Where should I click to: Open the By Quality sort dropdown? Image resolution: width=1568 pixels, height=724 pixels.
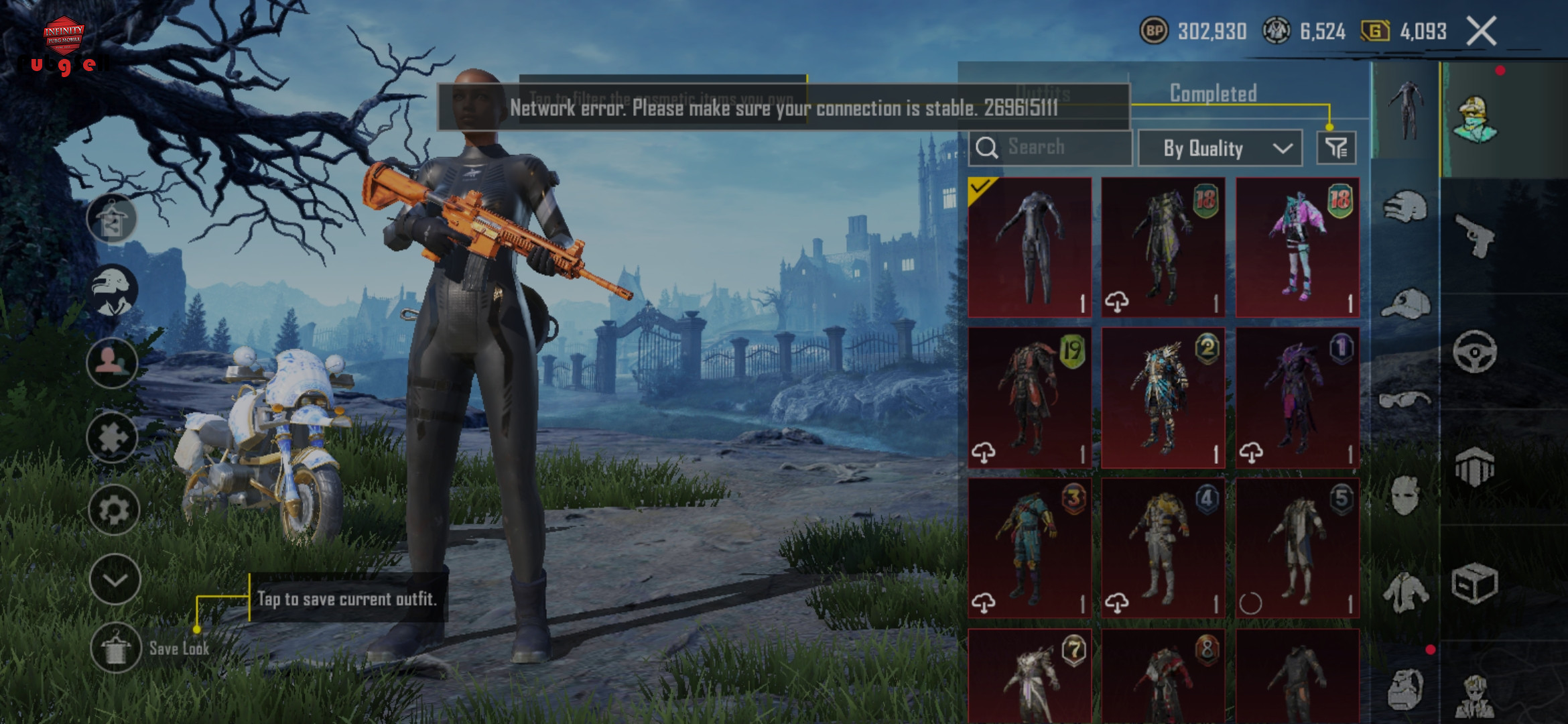pos(1221,148)
